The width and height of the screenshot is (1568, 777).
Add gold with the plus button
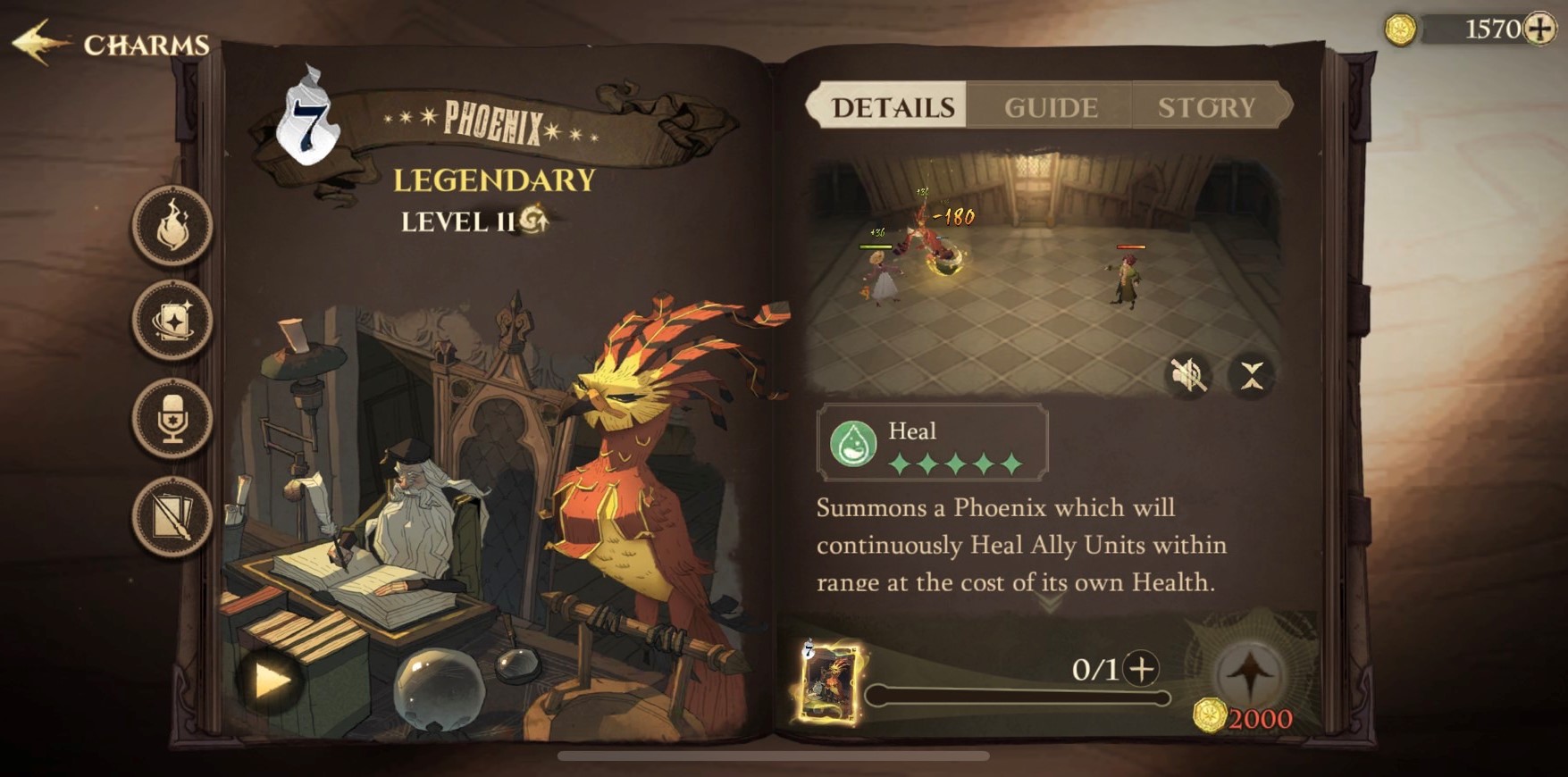pos(1540,29)
